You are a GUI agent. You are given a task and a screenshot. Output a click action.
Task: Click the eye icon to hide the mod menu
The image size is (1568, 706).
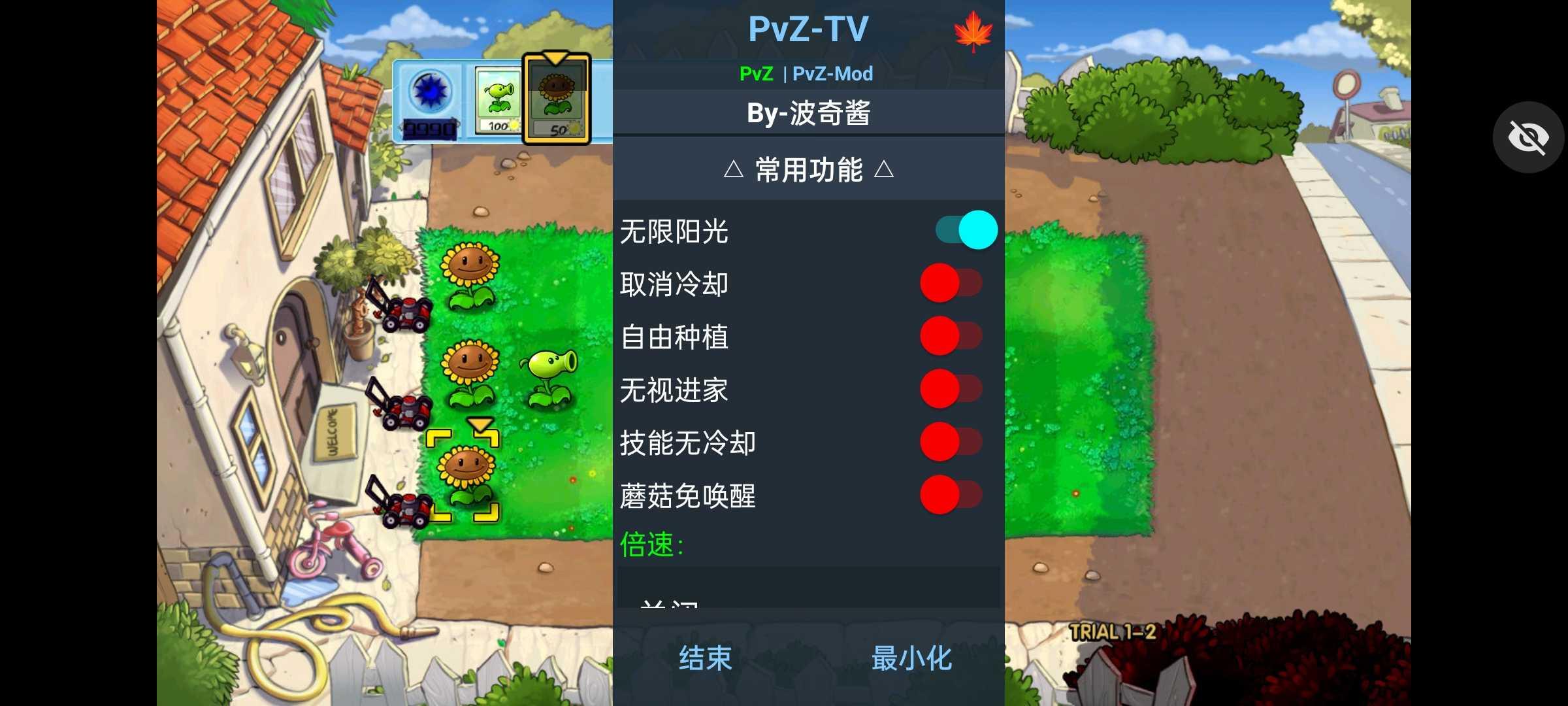[x=1528, y=137]
